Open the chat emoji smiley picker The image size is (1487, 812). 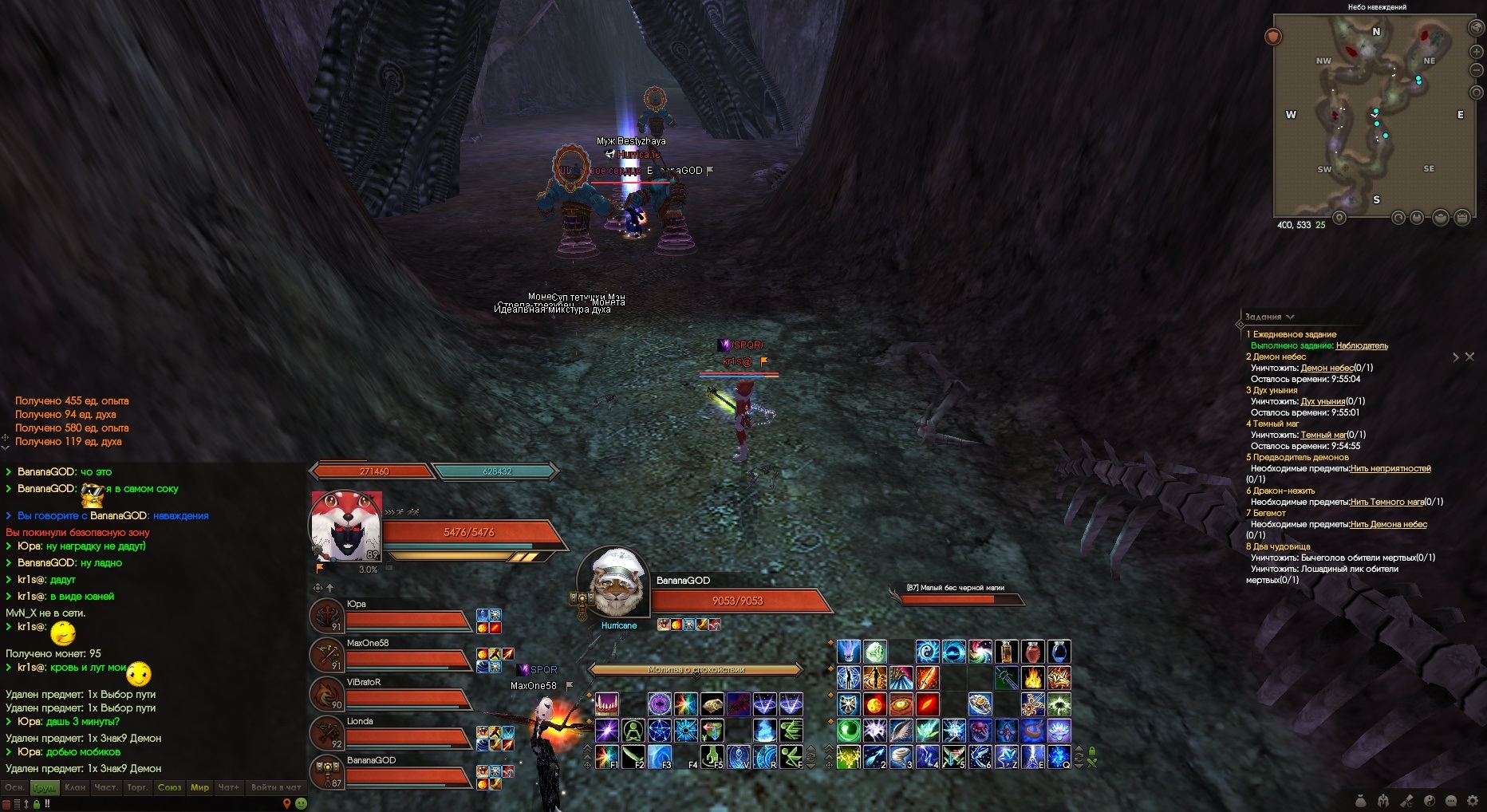tap(301, 803)
